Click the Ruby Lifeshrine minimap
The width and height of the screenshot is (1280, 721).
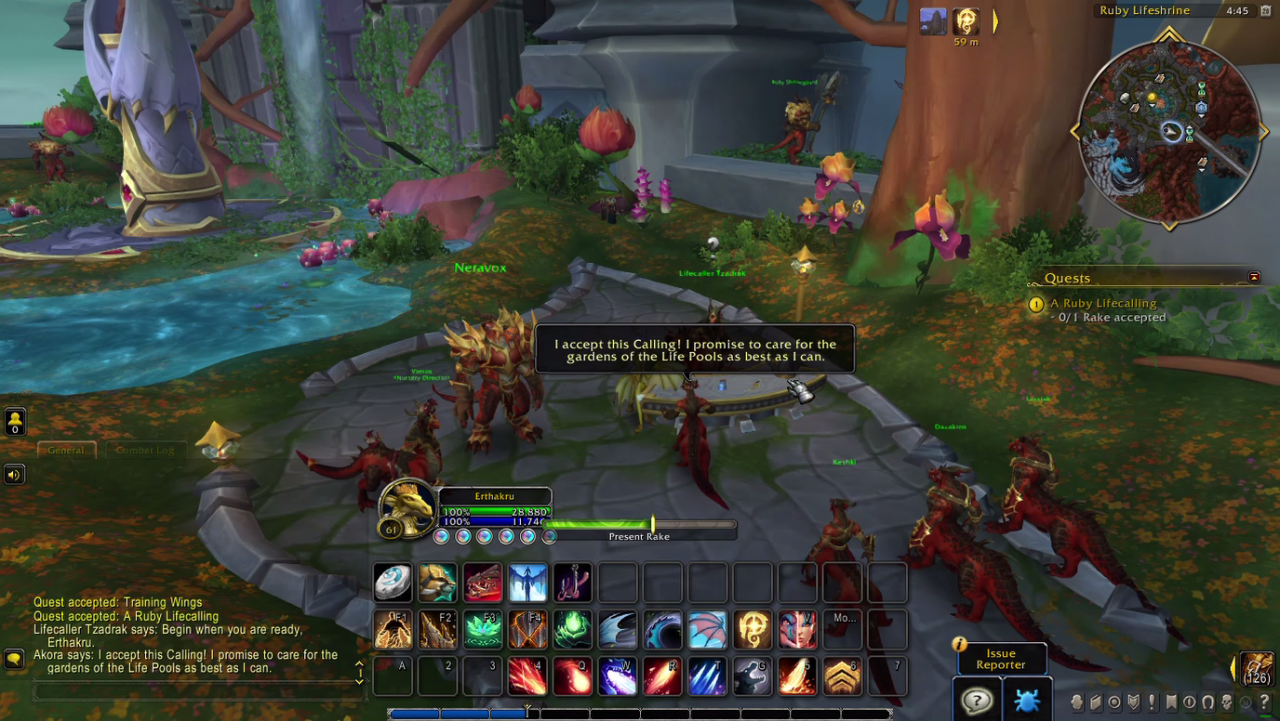1166,128
